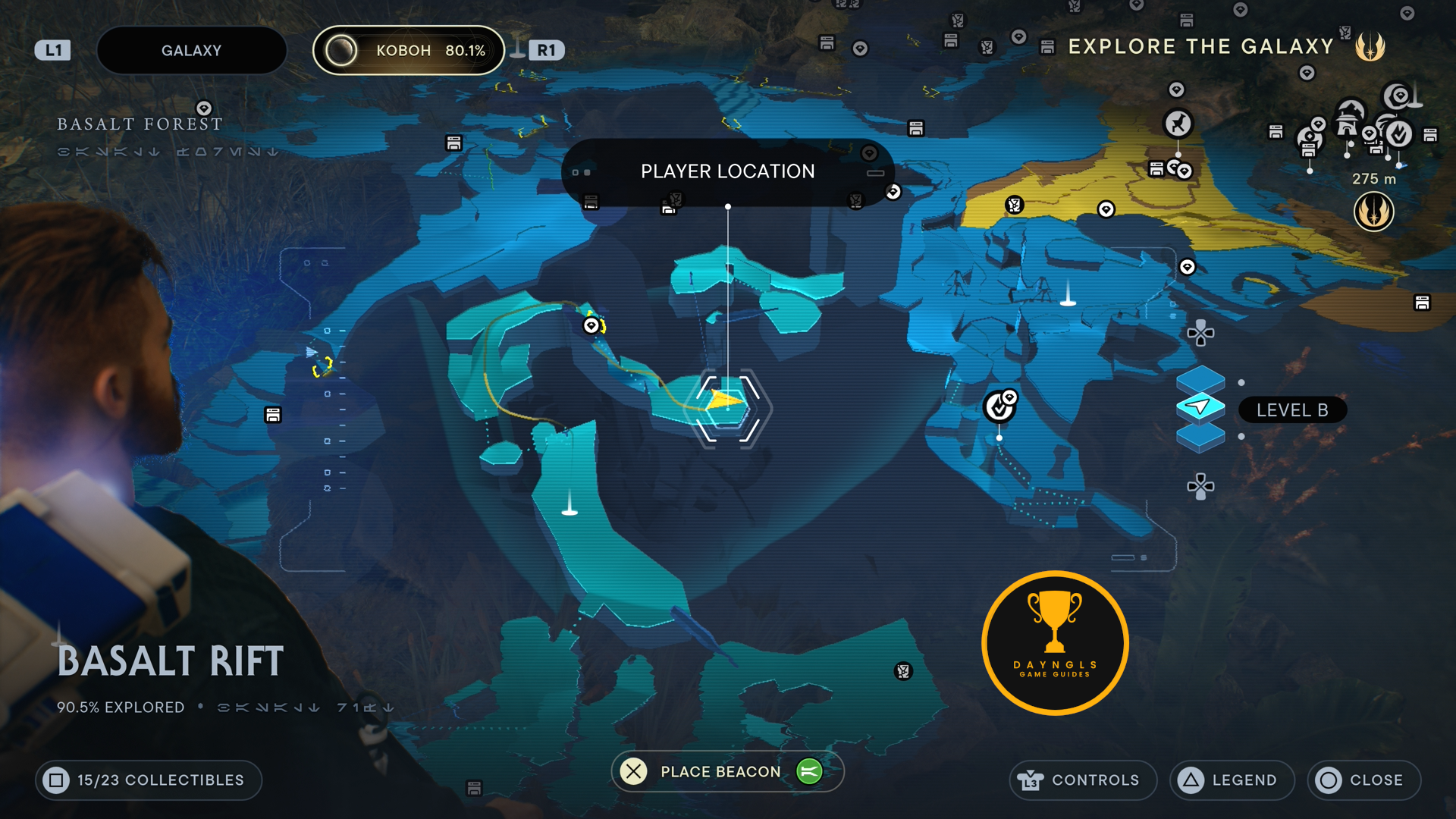1456x819 pixels.
Task: Open the Controls help
Action: [1082, 780]
